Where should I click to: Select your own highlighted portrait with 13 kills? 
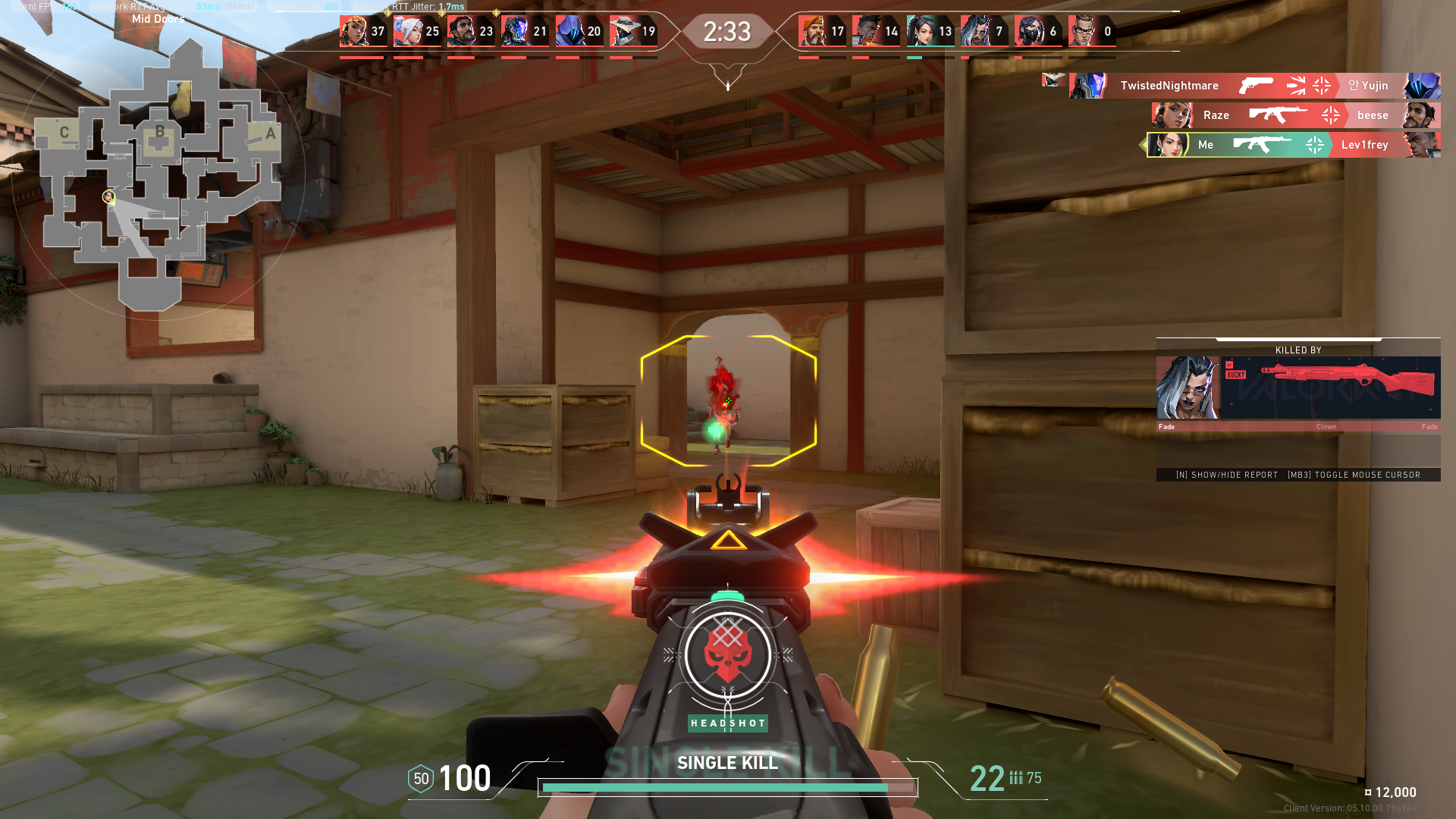point(921,32)
